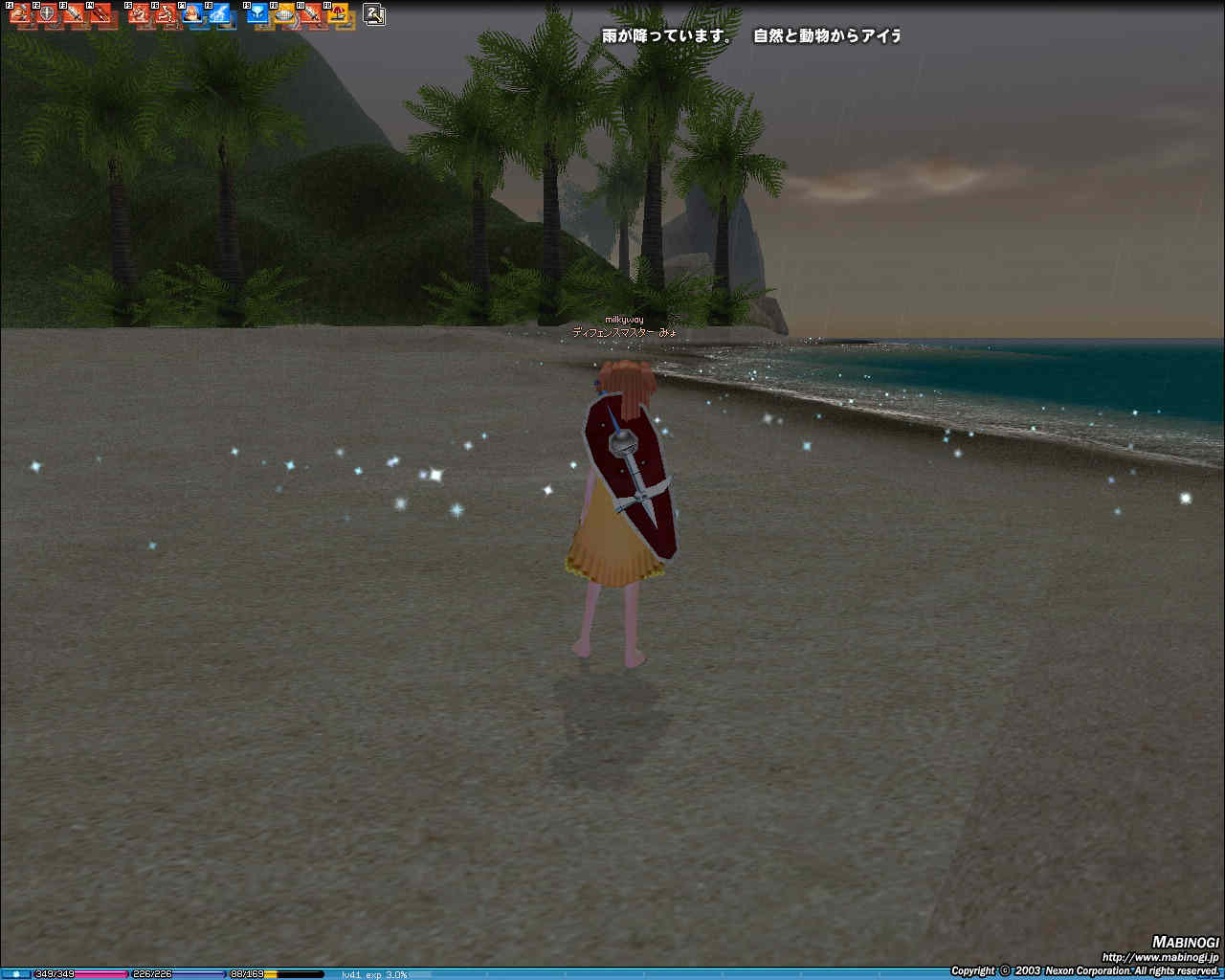Use the F6 red kick skill
This screenshot has height=980, width=1225.
(166, 15)
